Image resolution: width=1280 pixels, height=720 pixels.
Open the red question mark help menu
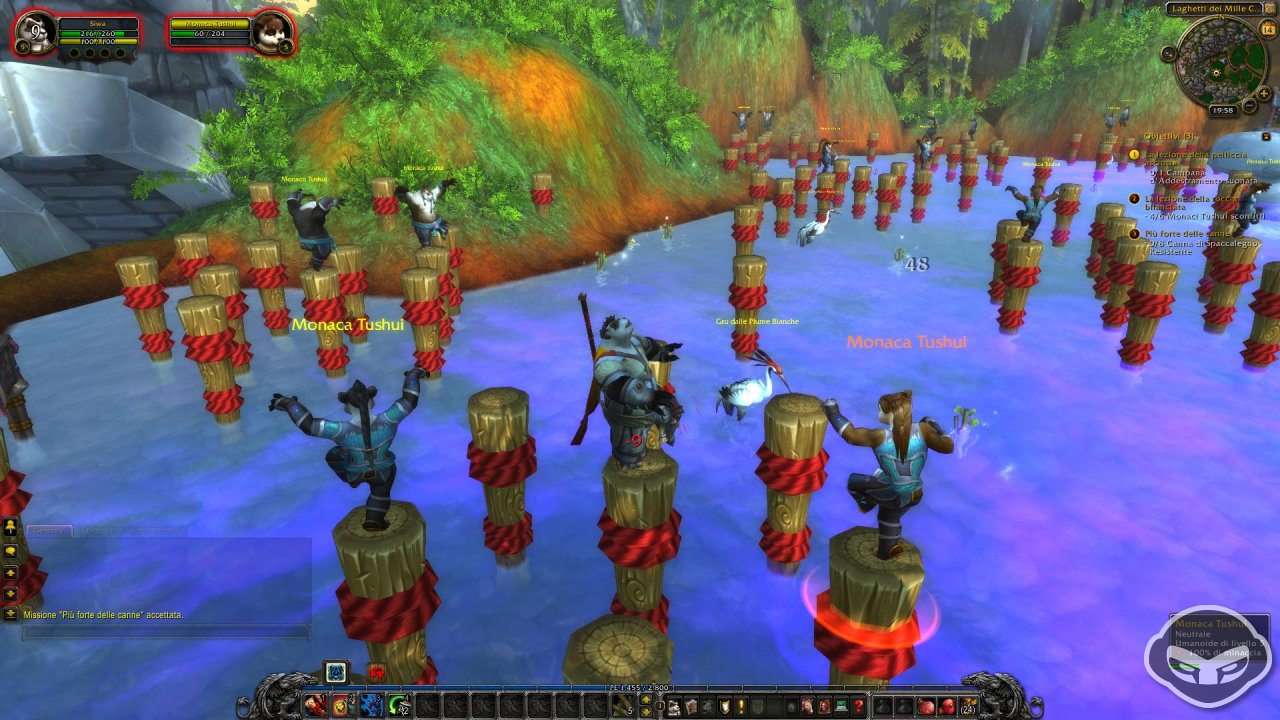[x=858, y=706]
